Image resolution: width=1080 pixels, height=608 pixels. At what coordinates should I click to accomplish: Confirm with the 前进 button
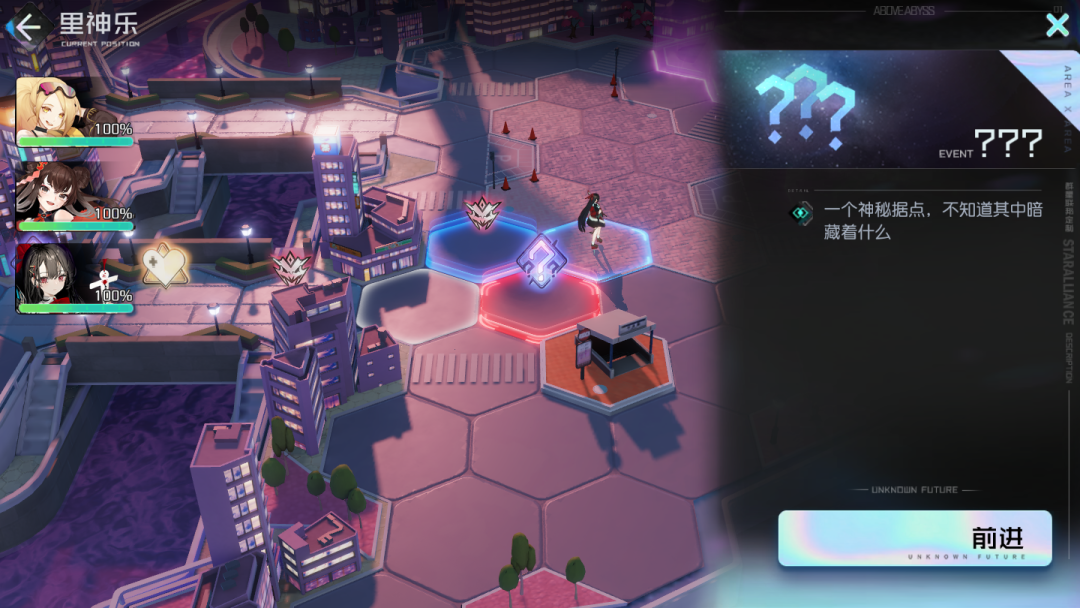(914, 538)
